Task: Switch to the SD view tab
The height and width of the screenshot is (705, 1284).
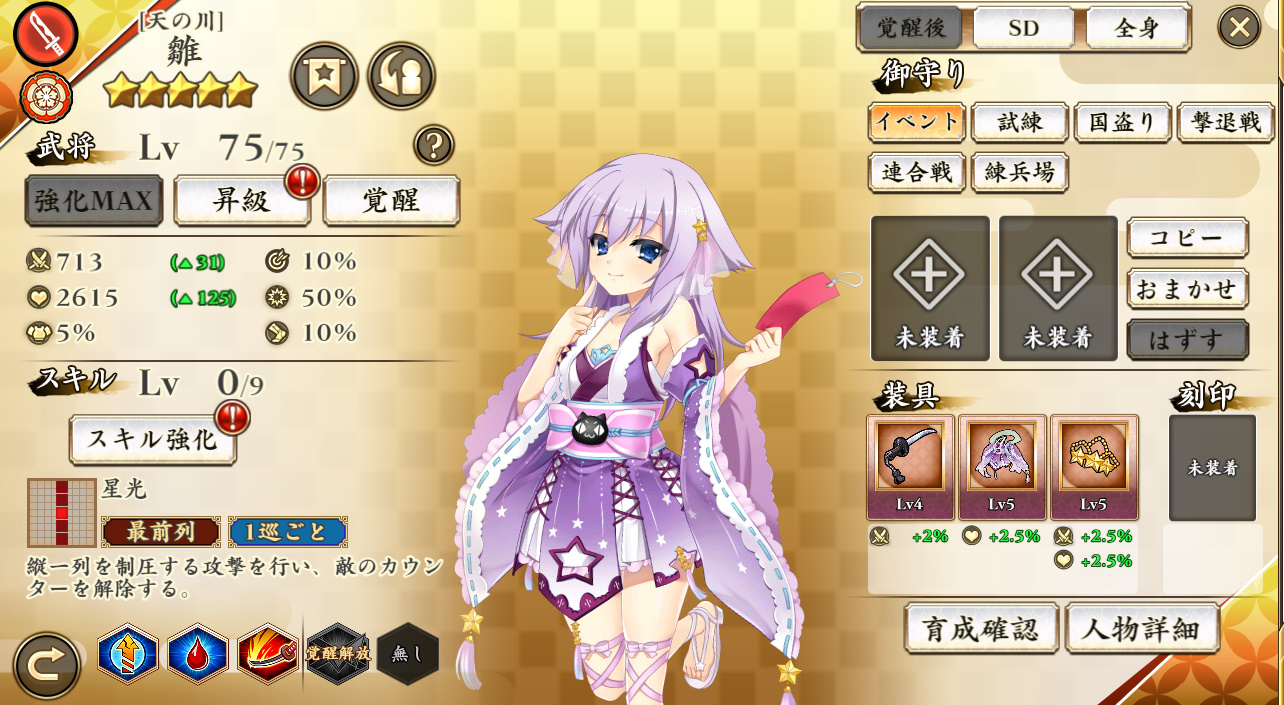Action: pos(1023,28)
